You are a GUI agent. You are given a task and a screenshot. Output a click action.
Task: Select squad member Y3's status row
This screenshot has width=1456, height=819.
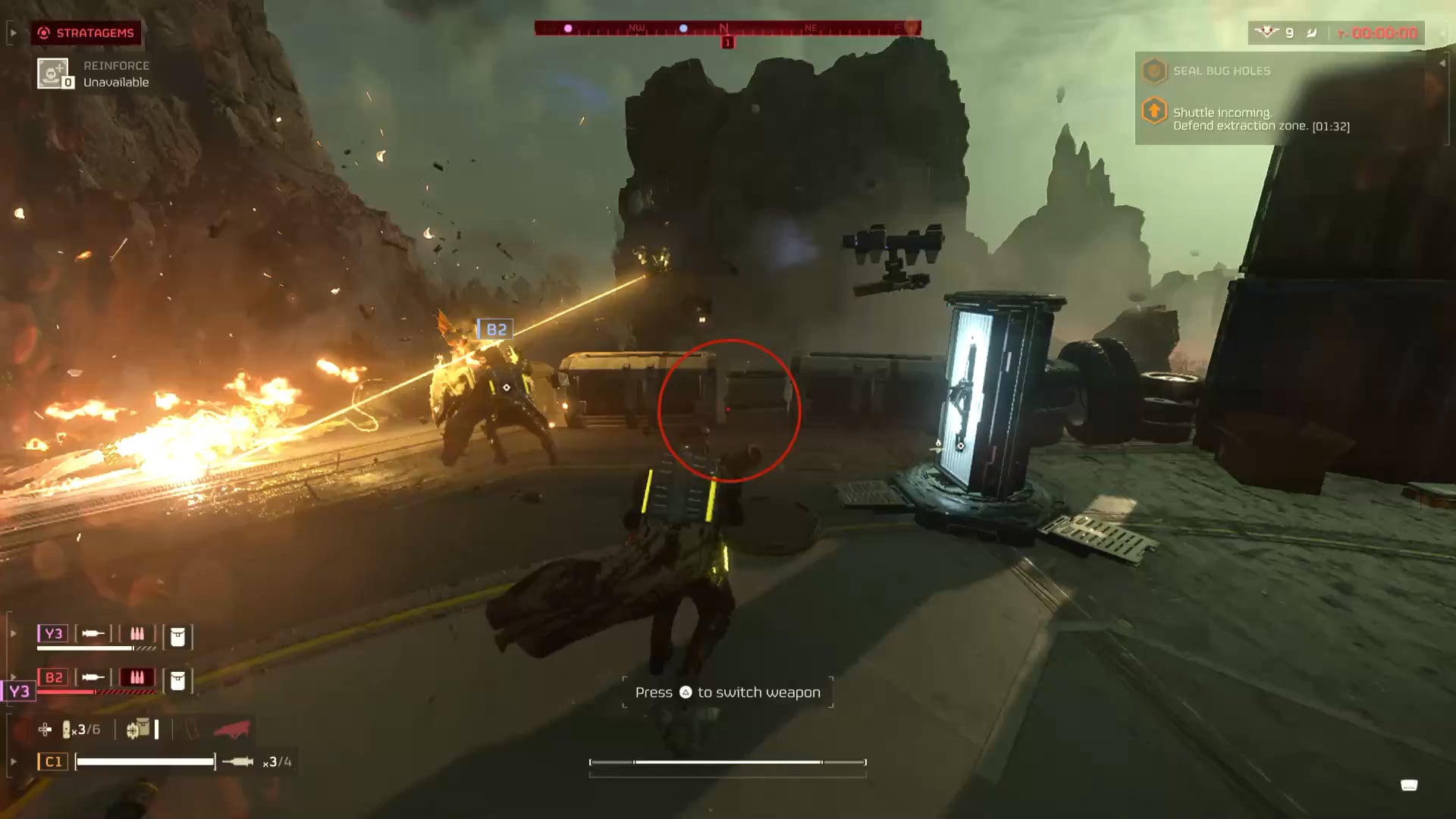tap(114, 635)
